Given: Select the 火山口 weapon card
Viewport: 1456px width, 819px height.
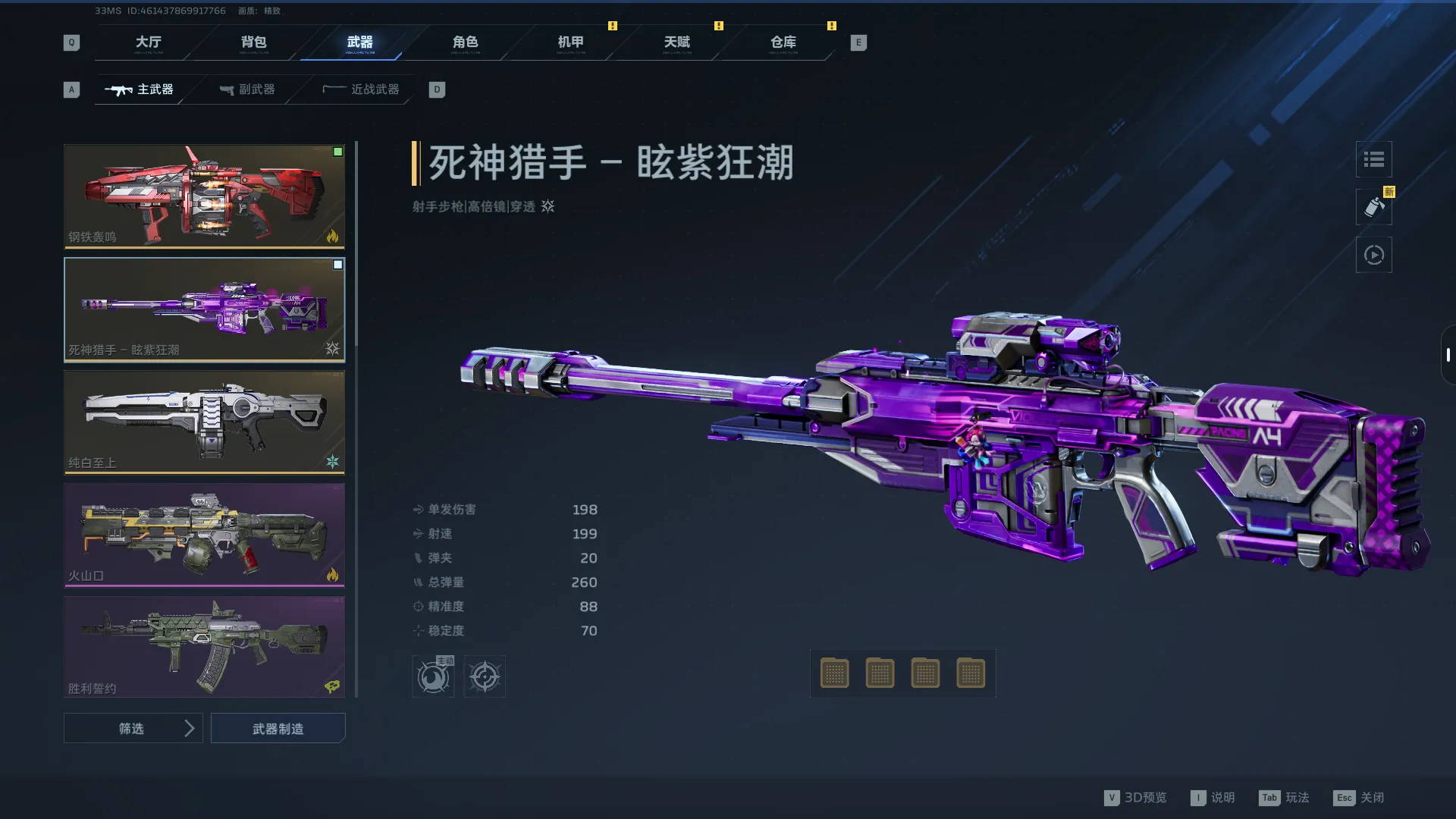Looking at the screenshot, I should (x=204, y=535).
